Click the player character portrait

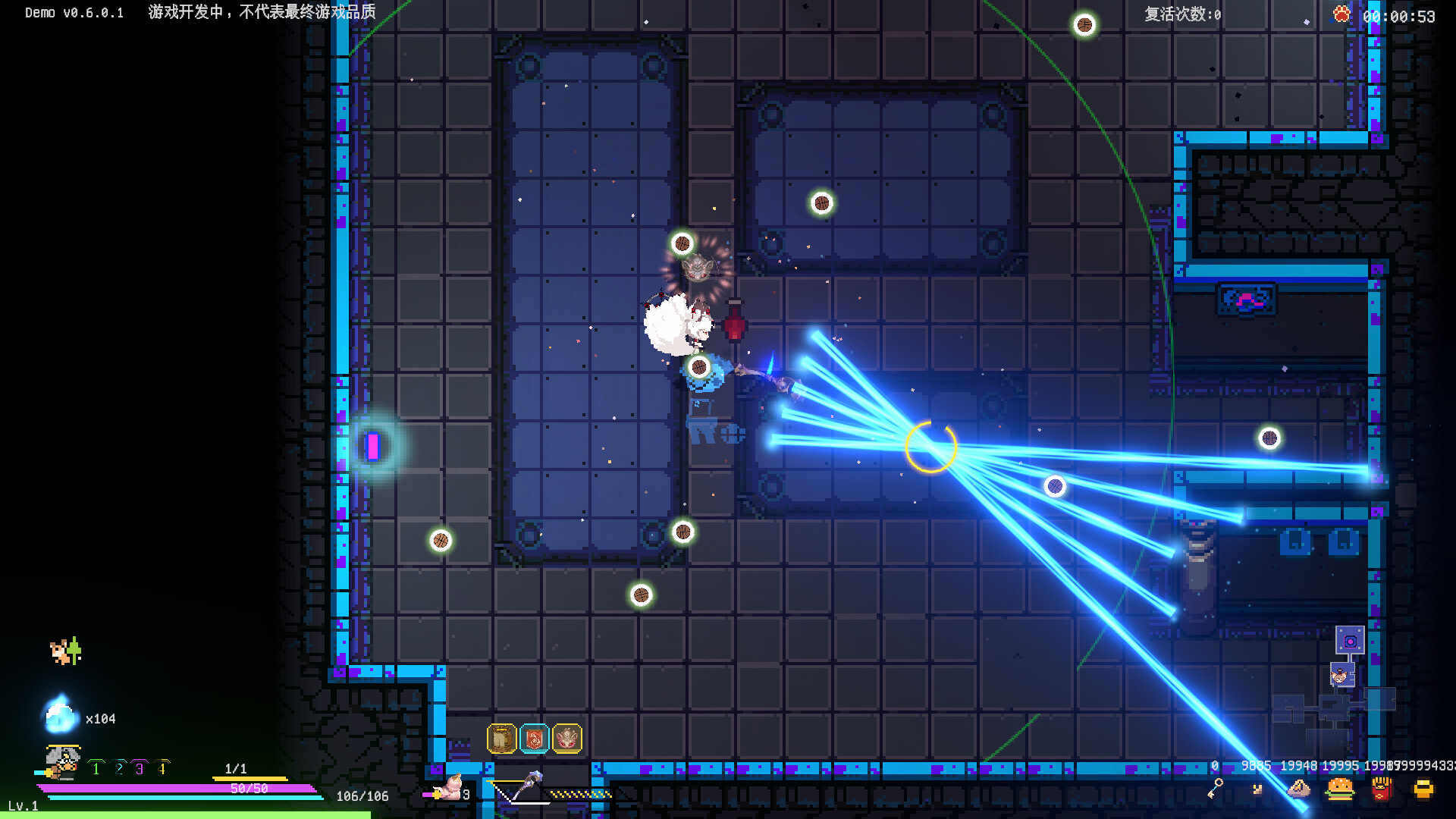pos(62,761)
